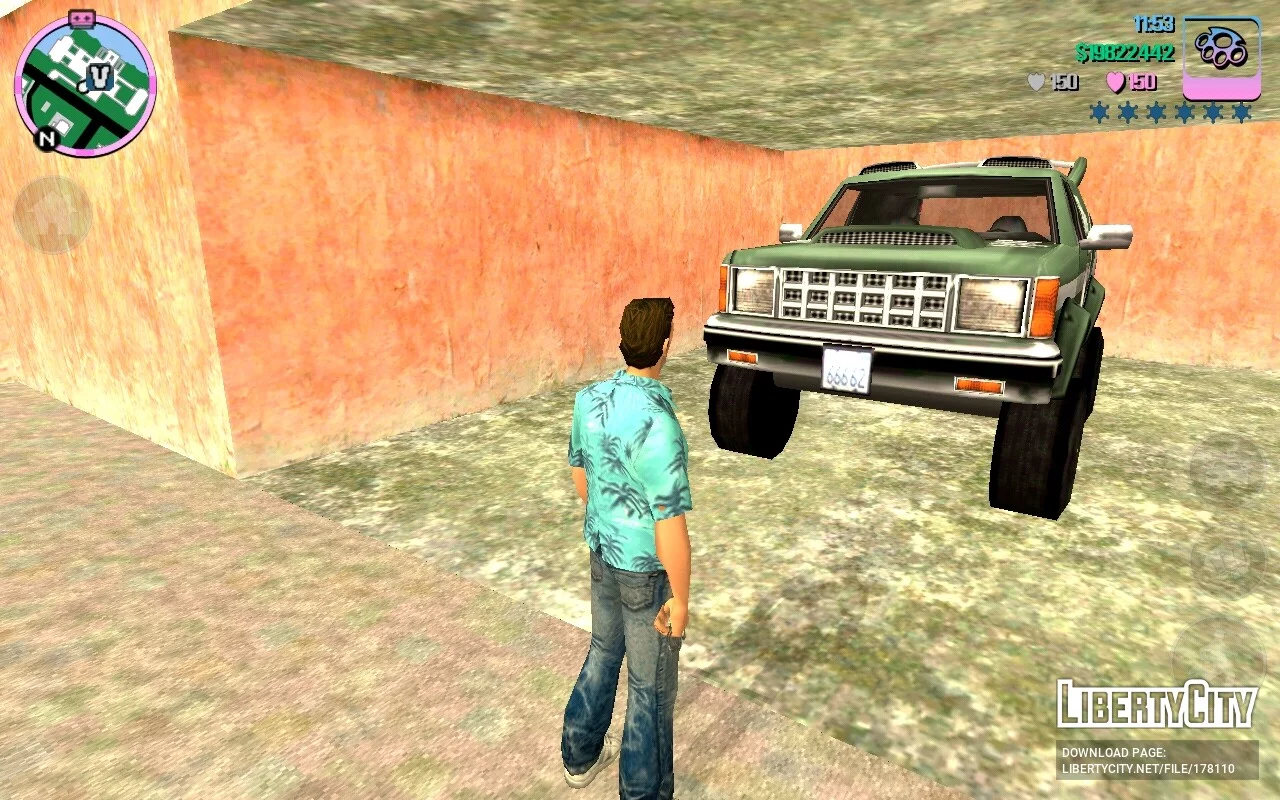
Task: Open the circular radar minimap
Action: tap(85, 86)
